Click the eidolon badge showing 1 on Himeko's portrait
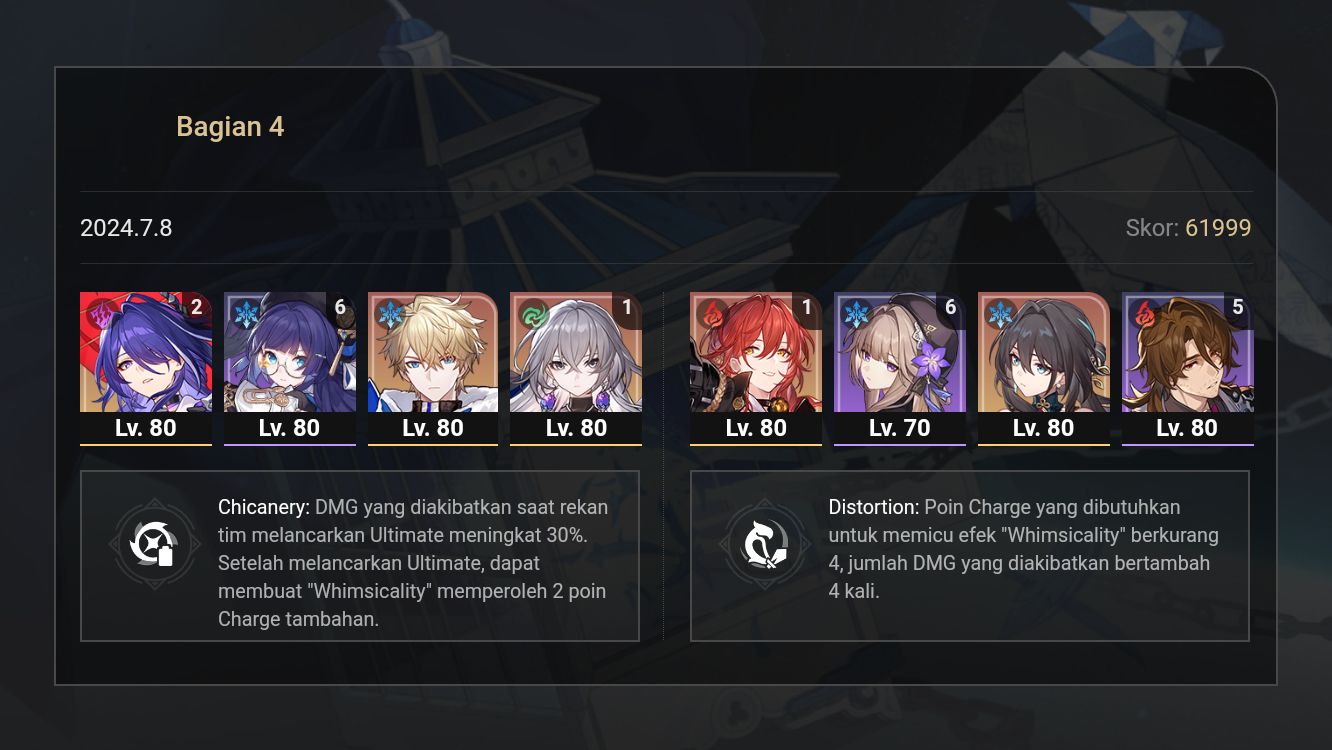The width and height of the screenshot is (1332, 750). pos(807,308)
